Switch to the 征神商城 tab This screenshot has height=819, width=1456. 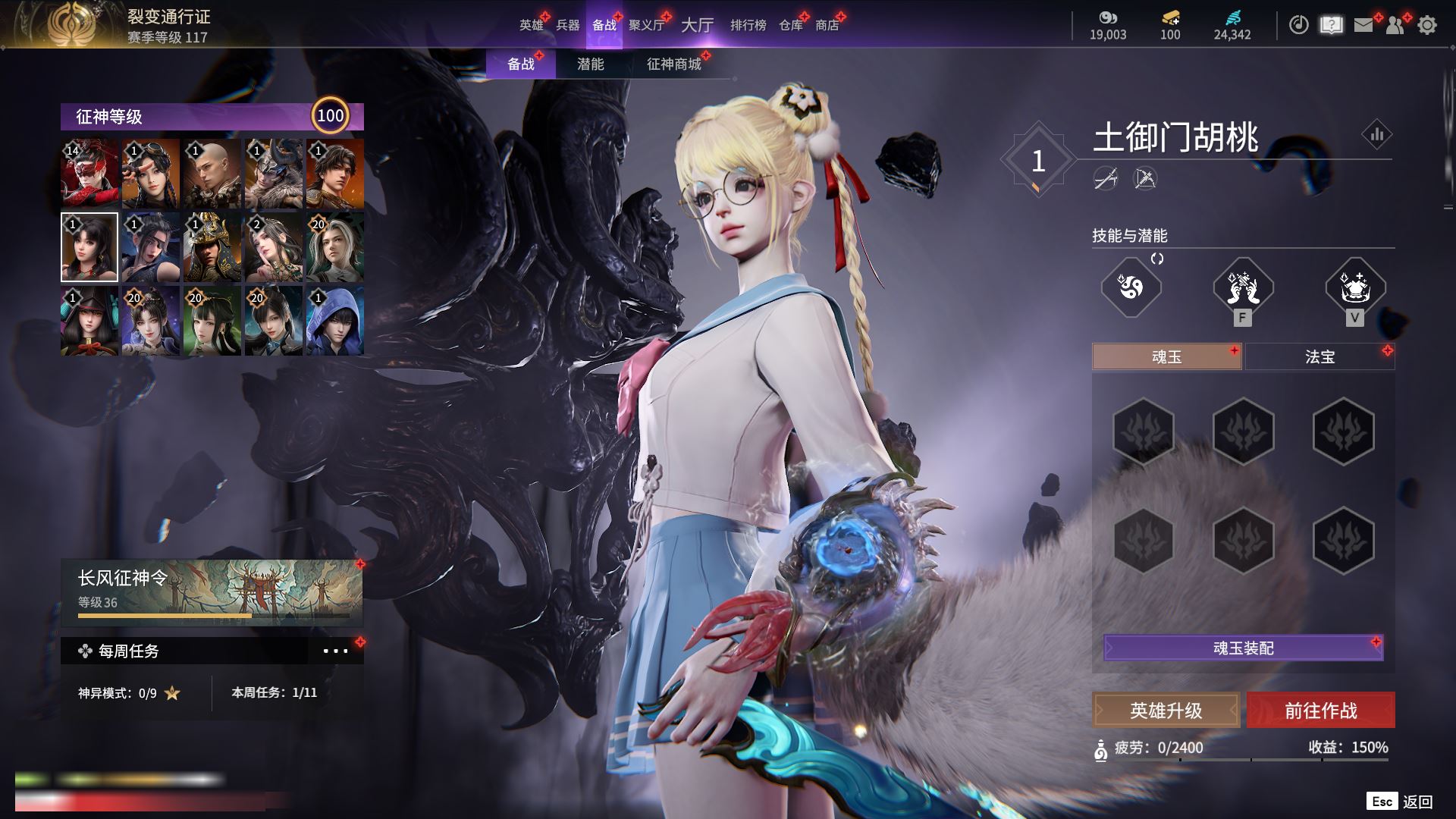point(673,64)
